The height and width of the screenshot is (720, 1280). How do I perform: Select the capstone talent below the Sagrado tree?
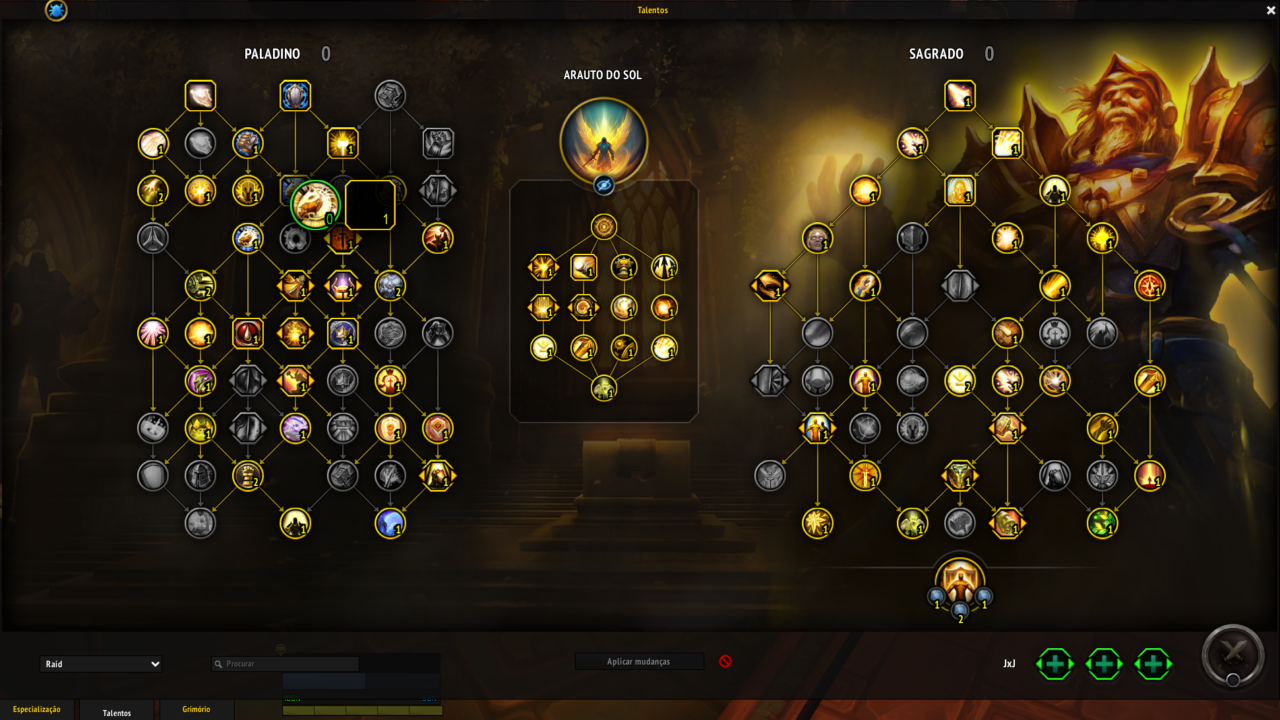click(960, 582)
